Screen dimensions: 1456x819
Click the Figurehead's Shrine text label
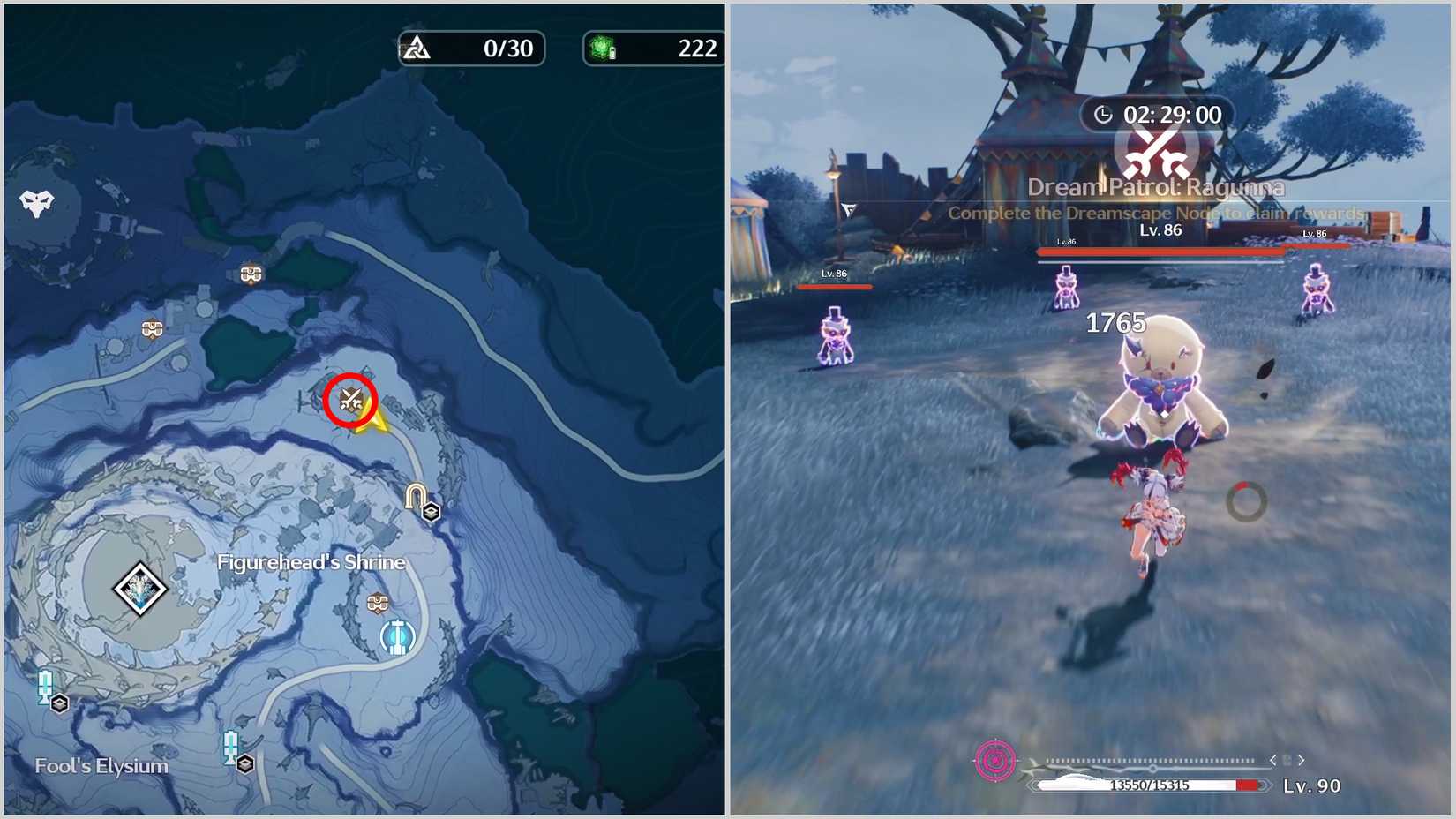pyautogui.click(x=311, y=561)
